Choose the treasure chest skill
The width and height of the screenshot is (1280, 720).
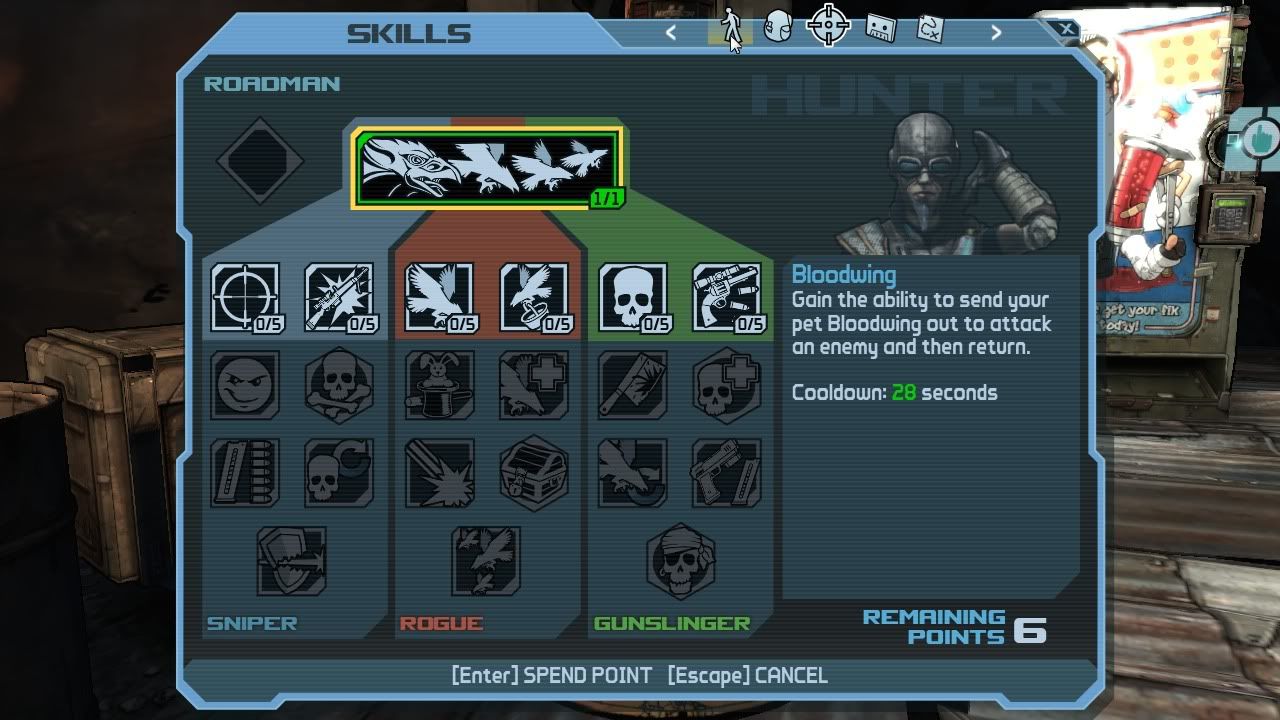click(533, 473)
